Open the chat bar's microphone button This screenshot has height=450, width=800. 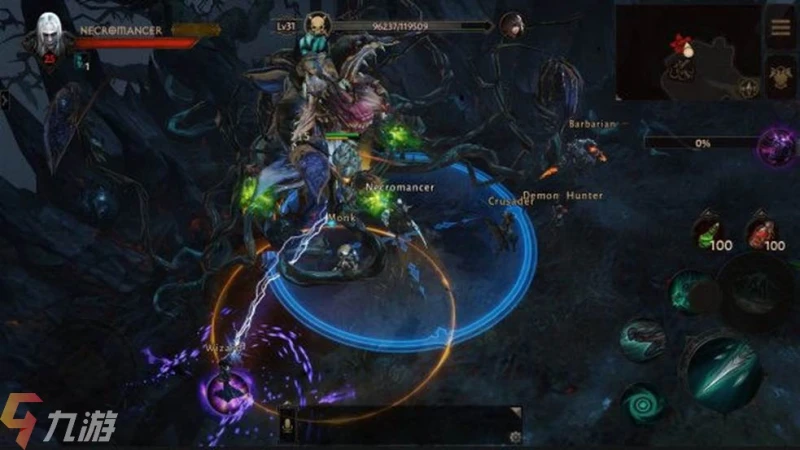coord(288,426)
